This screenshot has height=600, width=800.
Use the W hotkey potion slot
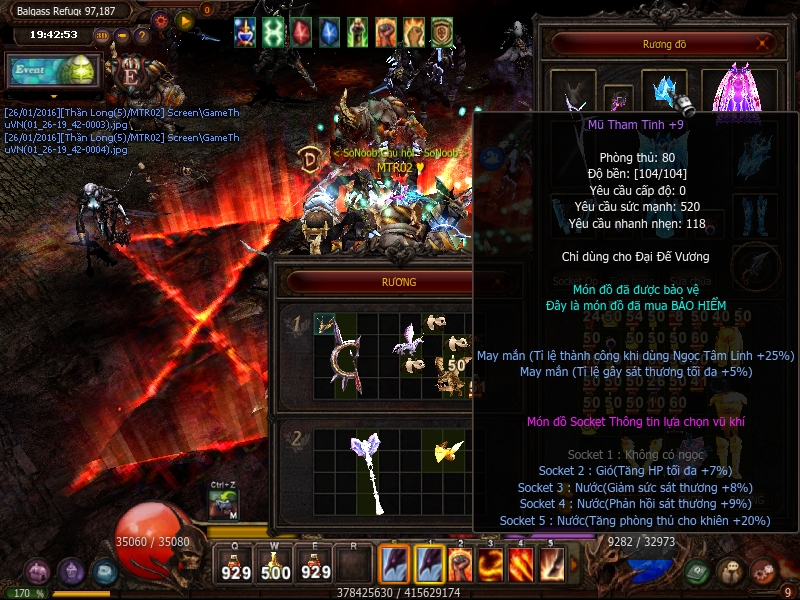pos(276,566)
